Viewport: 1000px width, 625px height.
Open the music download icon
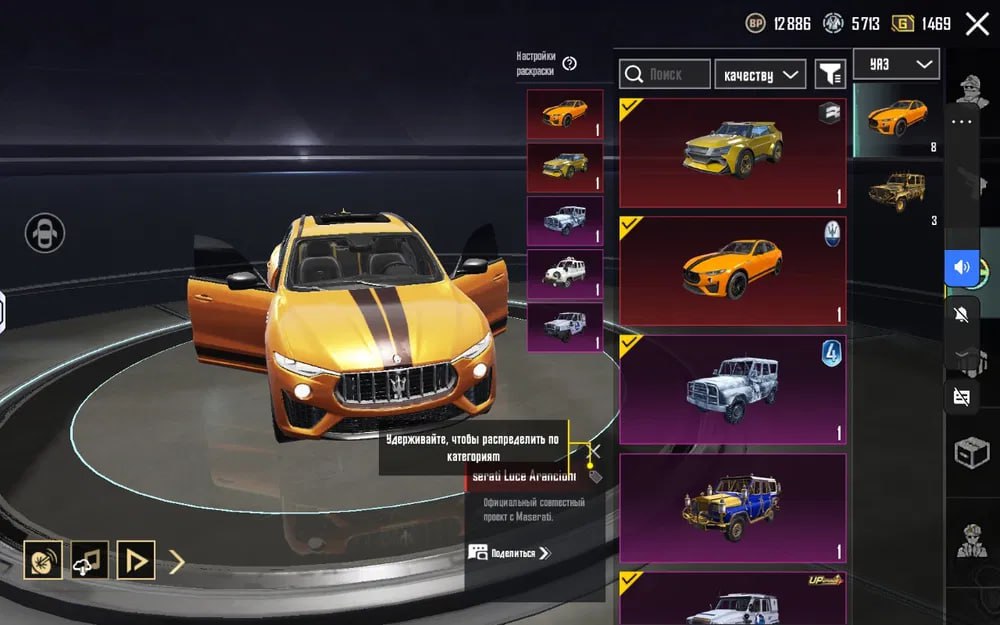pyautogui.click(x=89, y=560)
